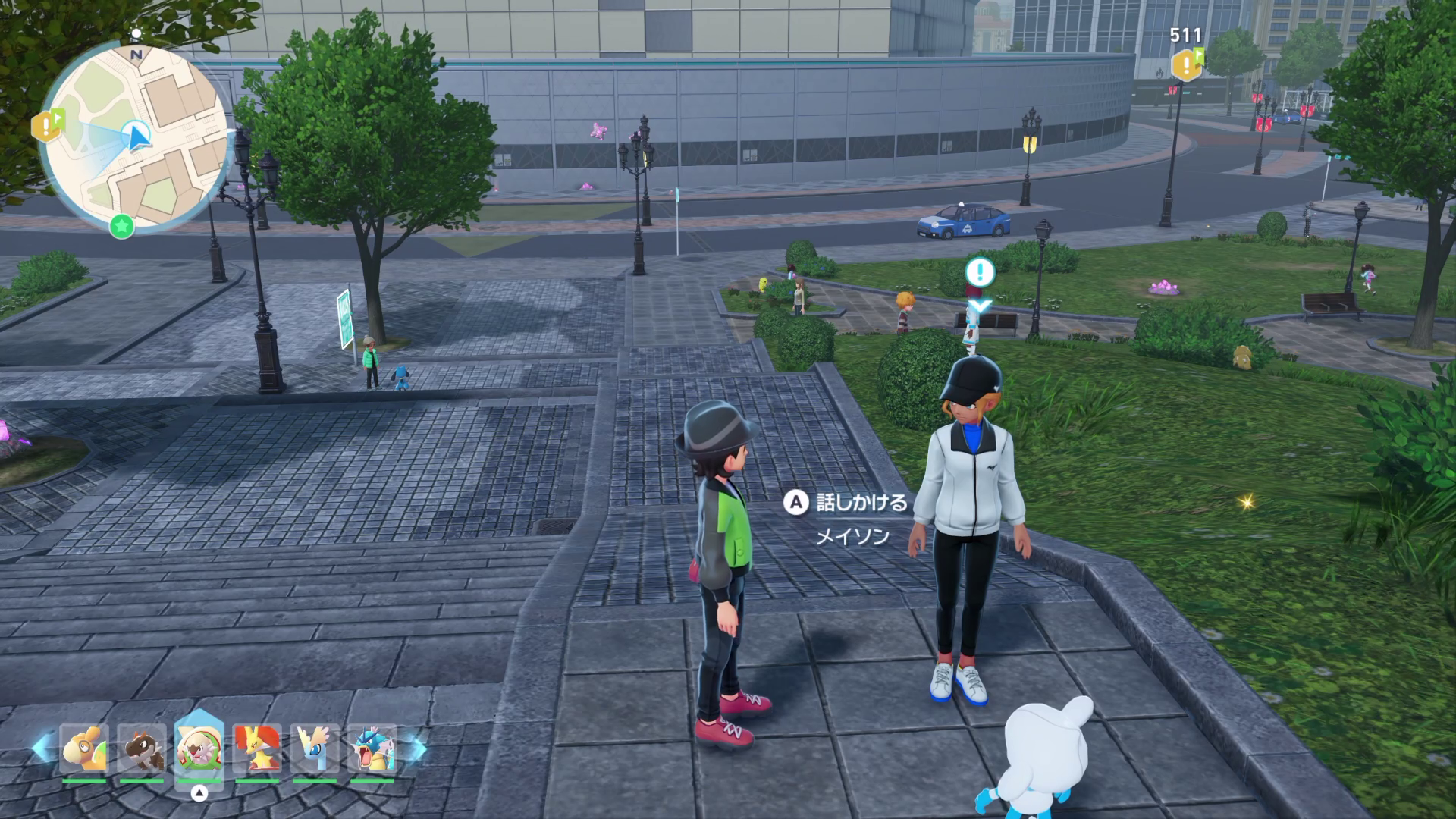Select the Numel party slot
The width and height of the screenshot is (1456, 819).
coord(83,749)
